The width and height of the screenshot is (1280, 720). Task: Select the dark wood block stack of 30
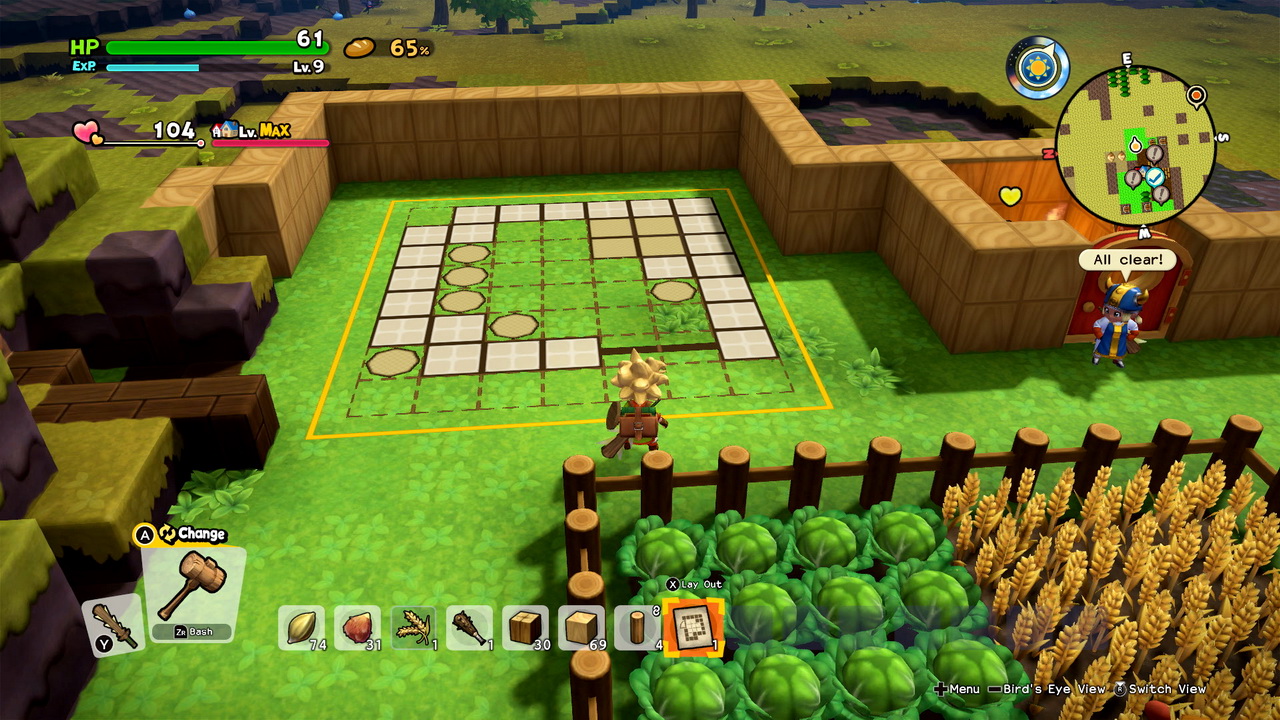click(525, 627)
